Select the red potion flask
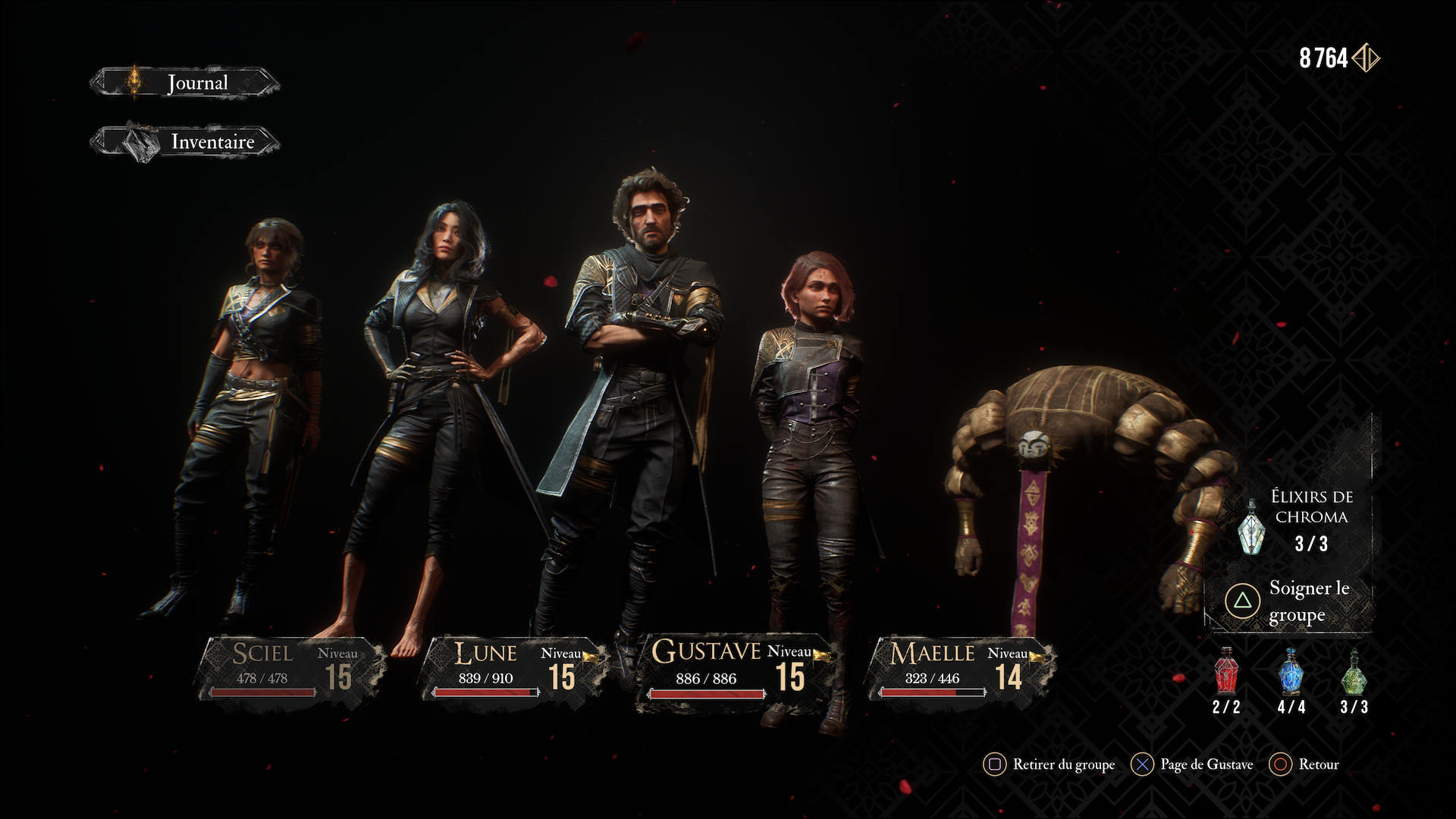 (x=1226, y=672)
